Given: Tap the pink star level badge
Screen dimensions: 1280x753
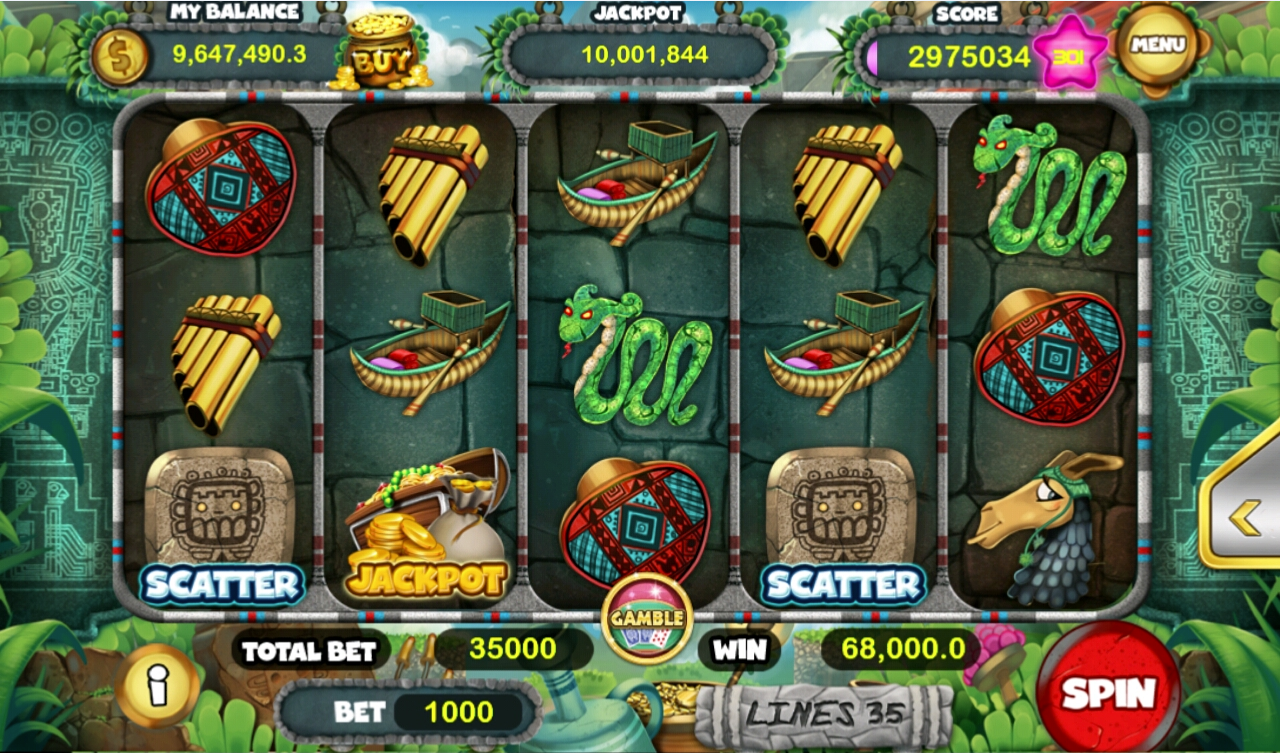Looking at the screenshot, I should [x=1070, y=53].
